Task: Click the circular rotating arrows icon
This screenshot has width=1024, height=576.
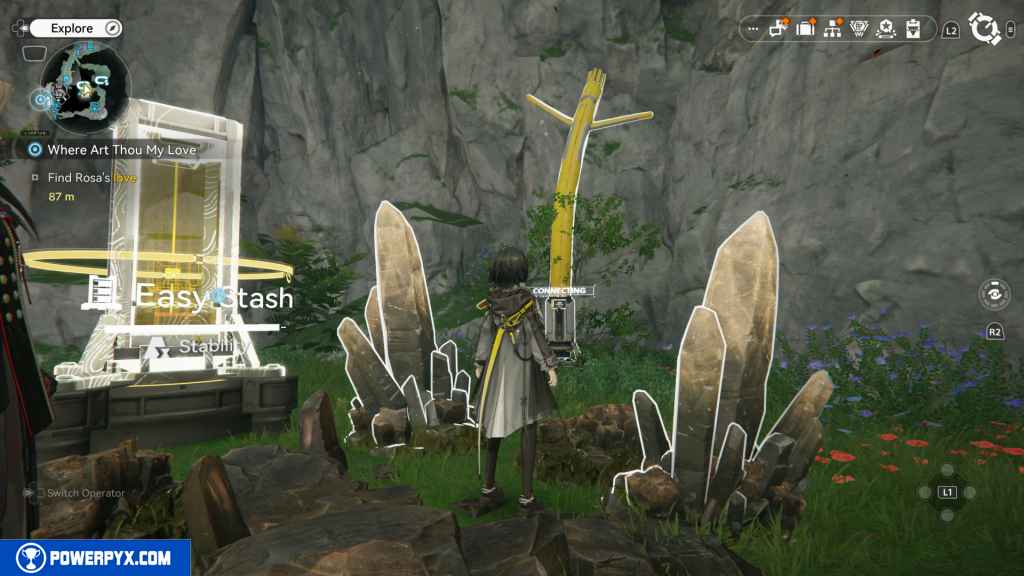Action: pos(985,29)
